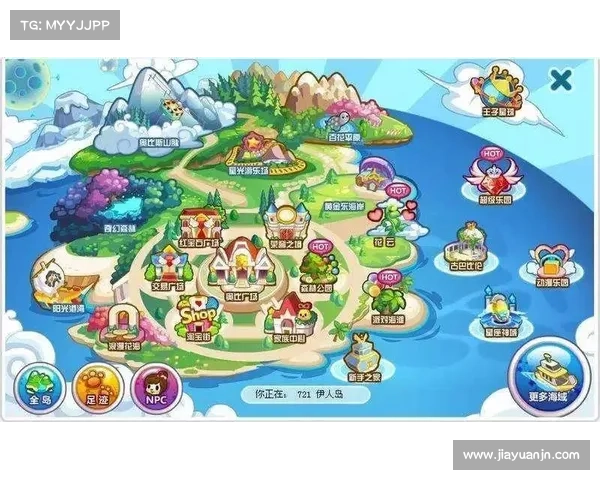Image resolution: width=600 pixels, height=480 pixels.
Task: Open the NPC list button
Action: (x=155, y=385)
